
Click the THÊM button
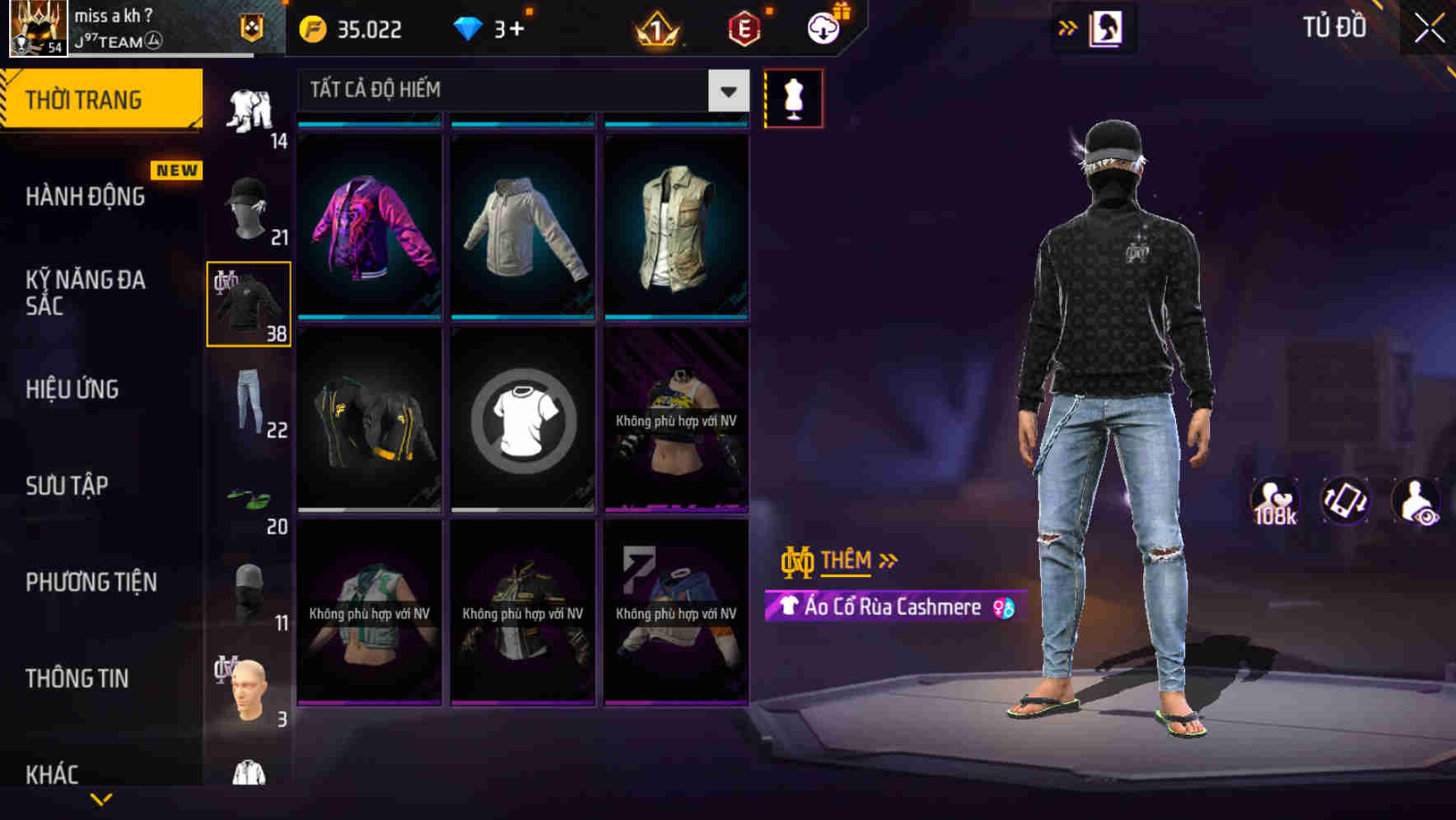[x=849, y=561]
